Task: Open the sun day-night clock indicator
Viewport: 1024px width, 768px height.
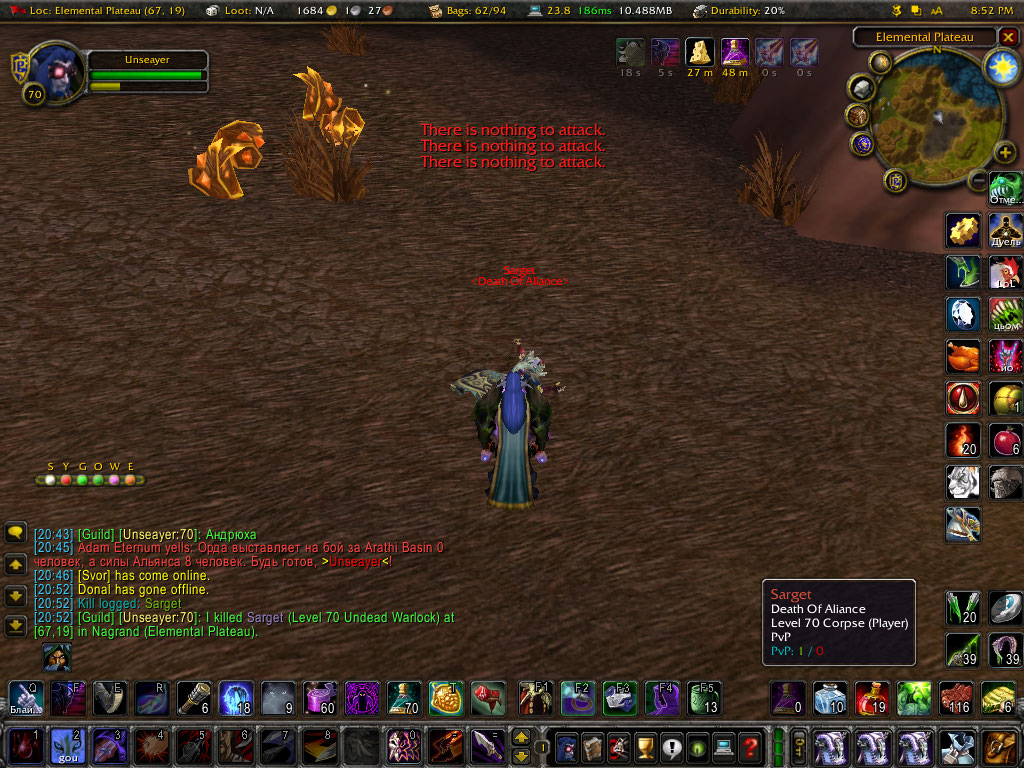Action: [1000, 67]
